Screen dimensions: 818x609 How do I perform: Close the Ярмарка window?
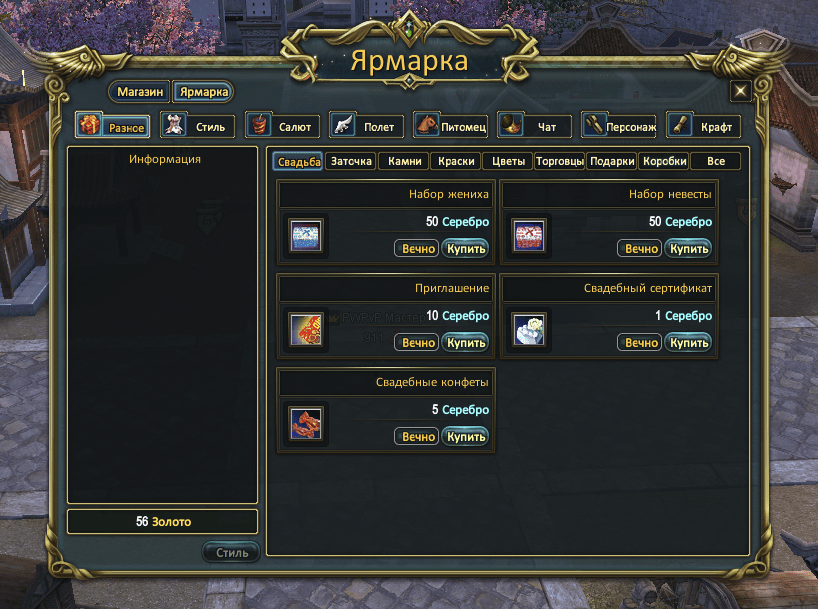coord(741,91)
